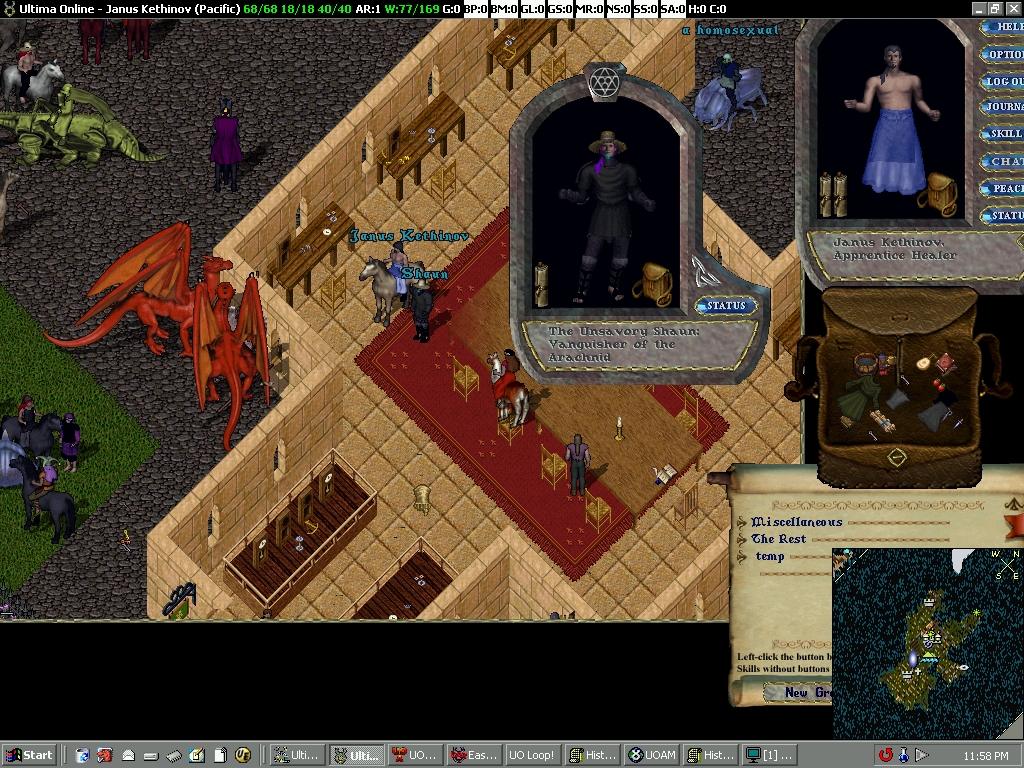Open the Chat button
The width and height of the screenshot is (1024, 768).
[x=1003, y=161]
